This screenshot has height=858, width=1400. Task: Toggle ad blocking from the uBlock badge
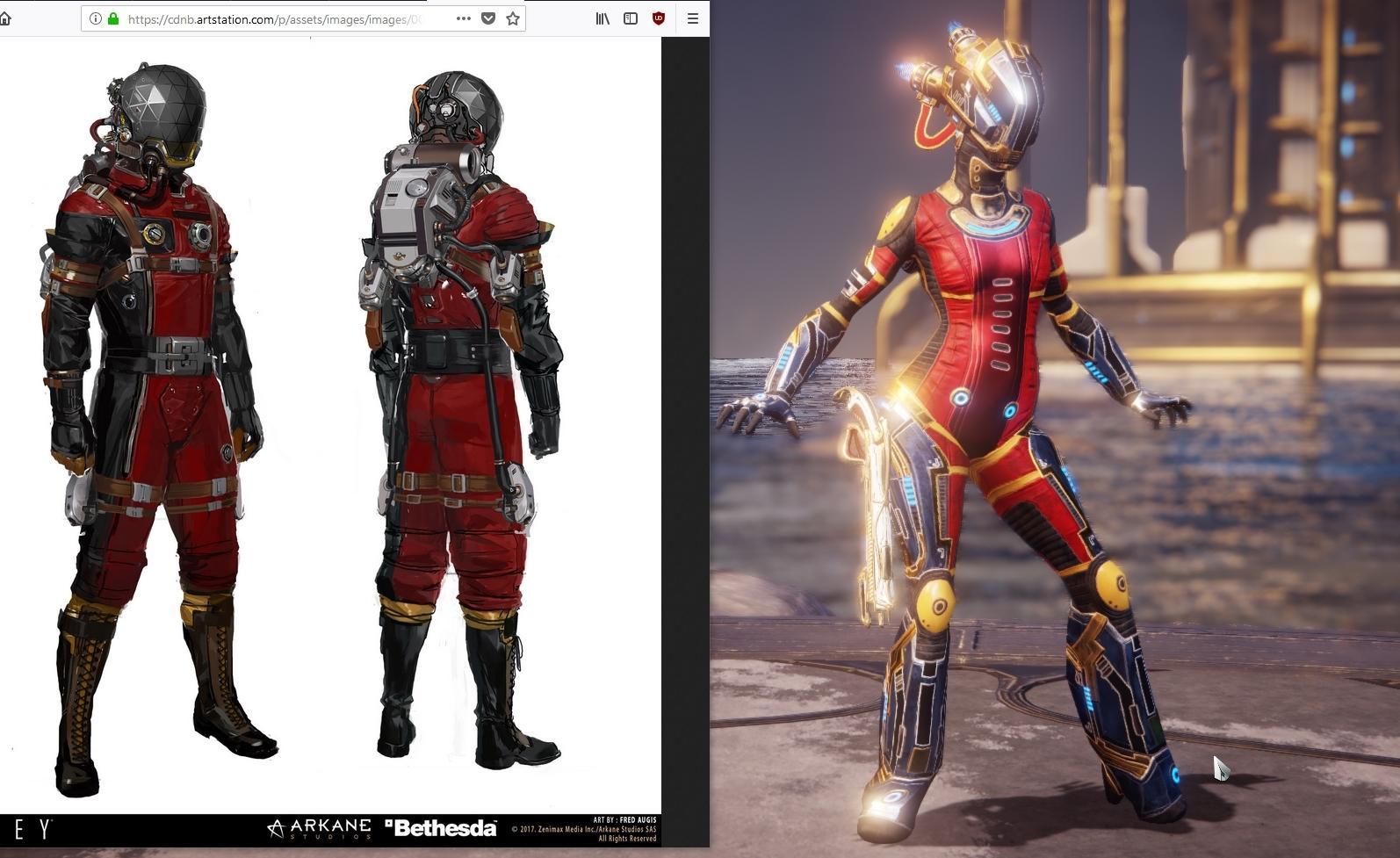[x=658, y=18]
